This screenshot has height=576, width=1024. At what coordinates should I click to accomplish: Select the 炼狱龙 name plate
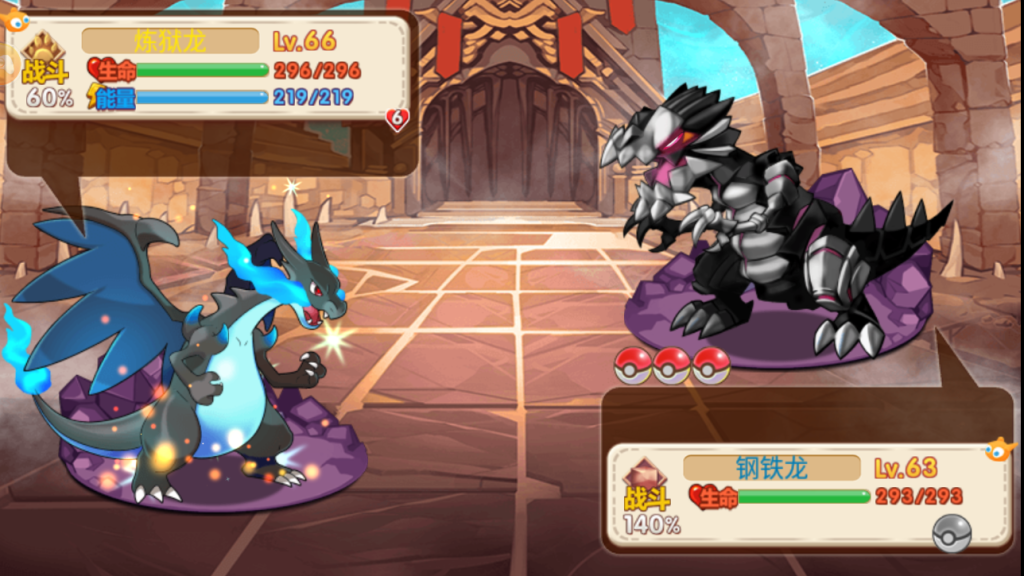[x=170, y=41]
